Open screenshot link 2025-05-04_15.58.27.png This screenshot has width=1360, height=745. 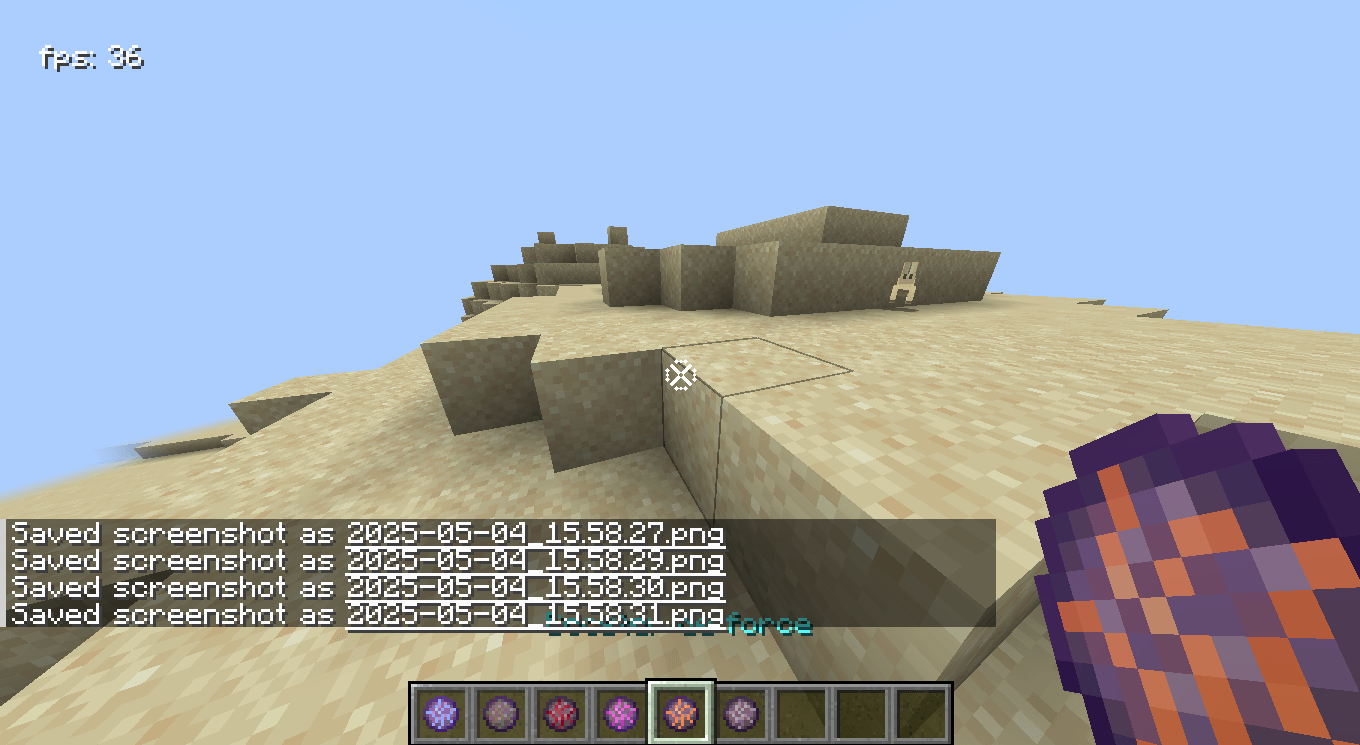(536, 534)
